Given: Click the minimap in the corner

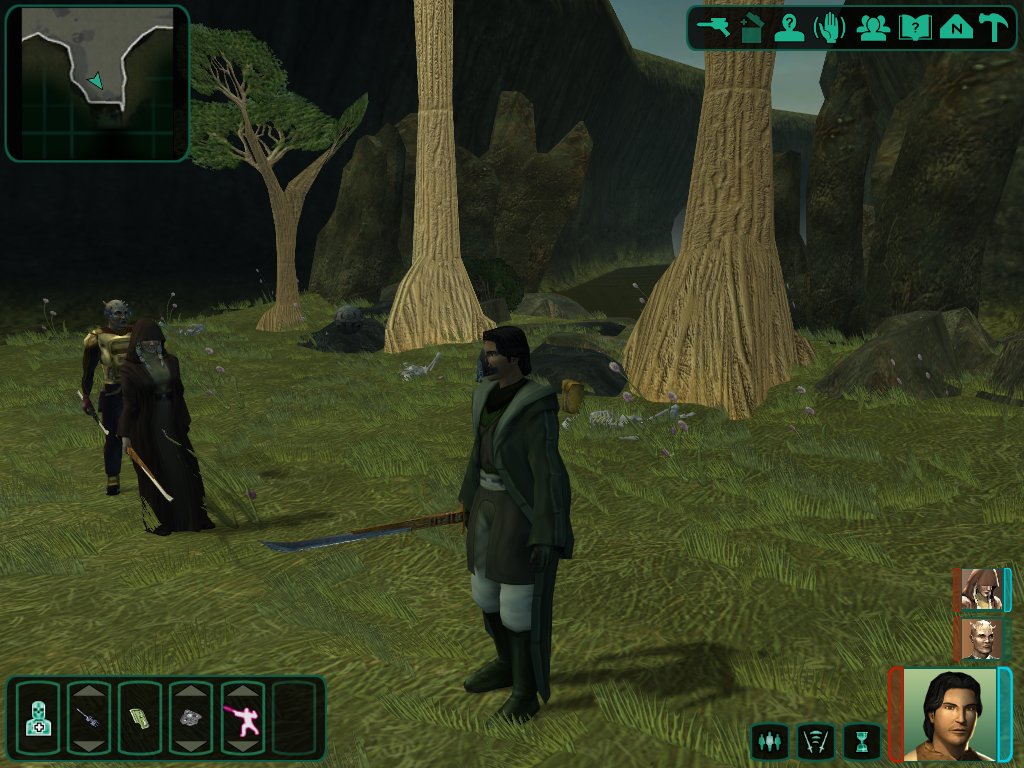Looking at the screenshot, I should coord(97,83).
